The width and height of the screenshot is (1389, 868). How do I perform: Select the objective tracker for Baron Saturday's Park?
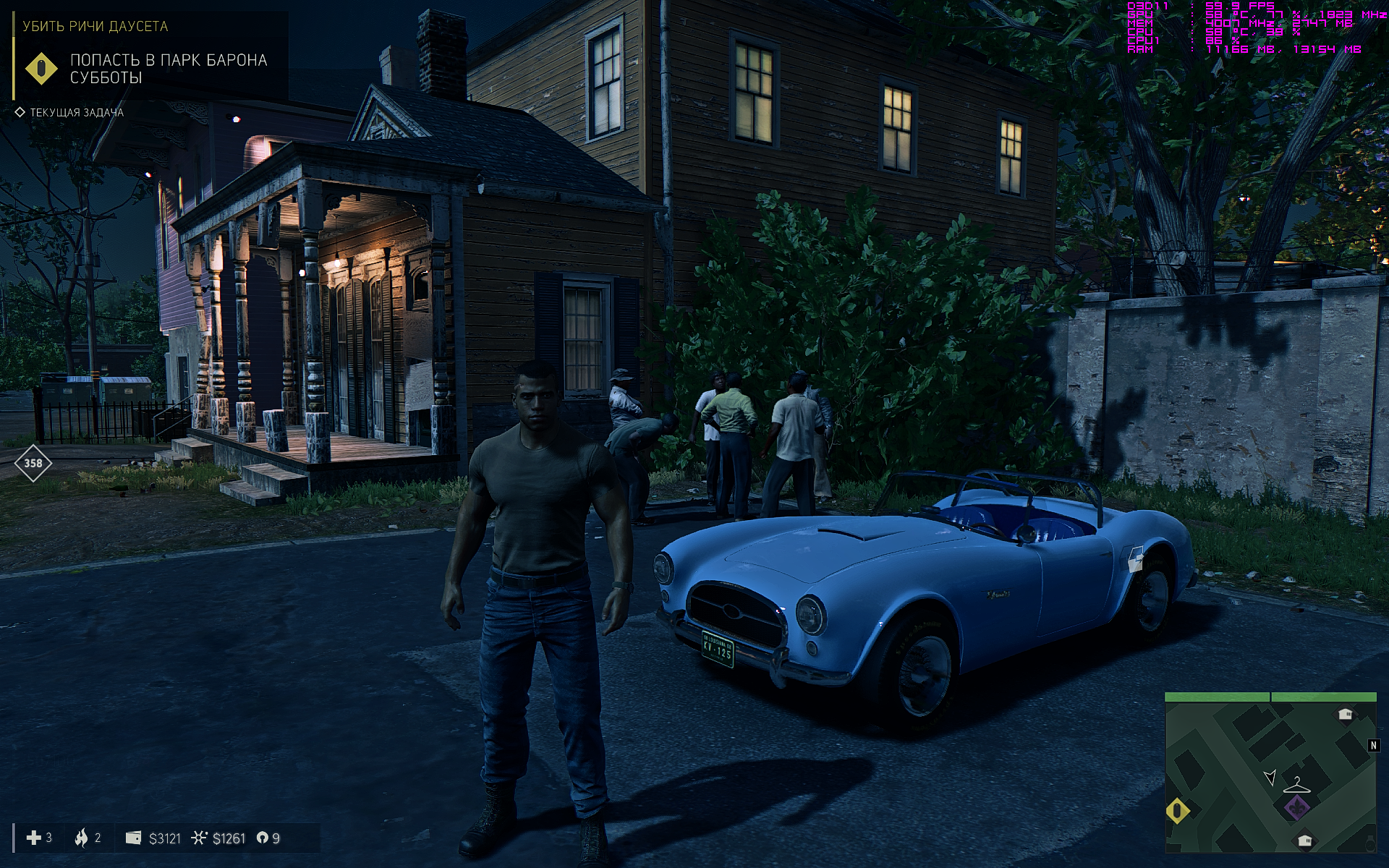pyautogui.click(x=168, y=69)
